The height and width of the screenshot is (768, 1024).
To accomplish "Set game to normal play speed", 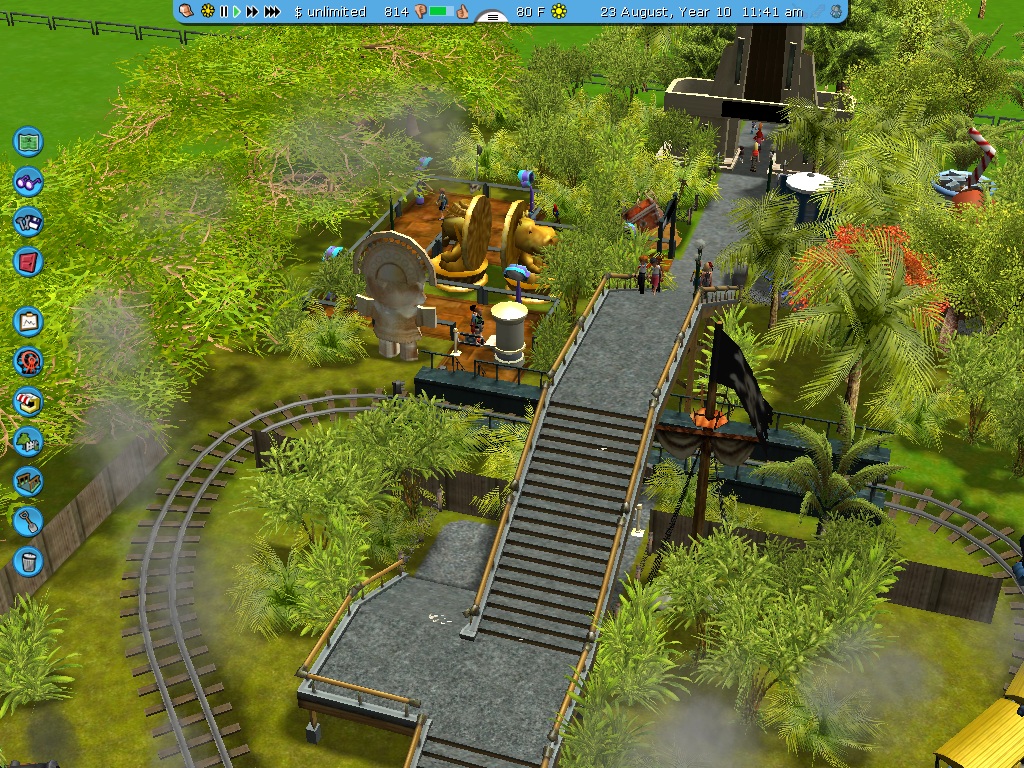I will click(237, 11).
